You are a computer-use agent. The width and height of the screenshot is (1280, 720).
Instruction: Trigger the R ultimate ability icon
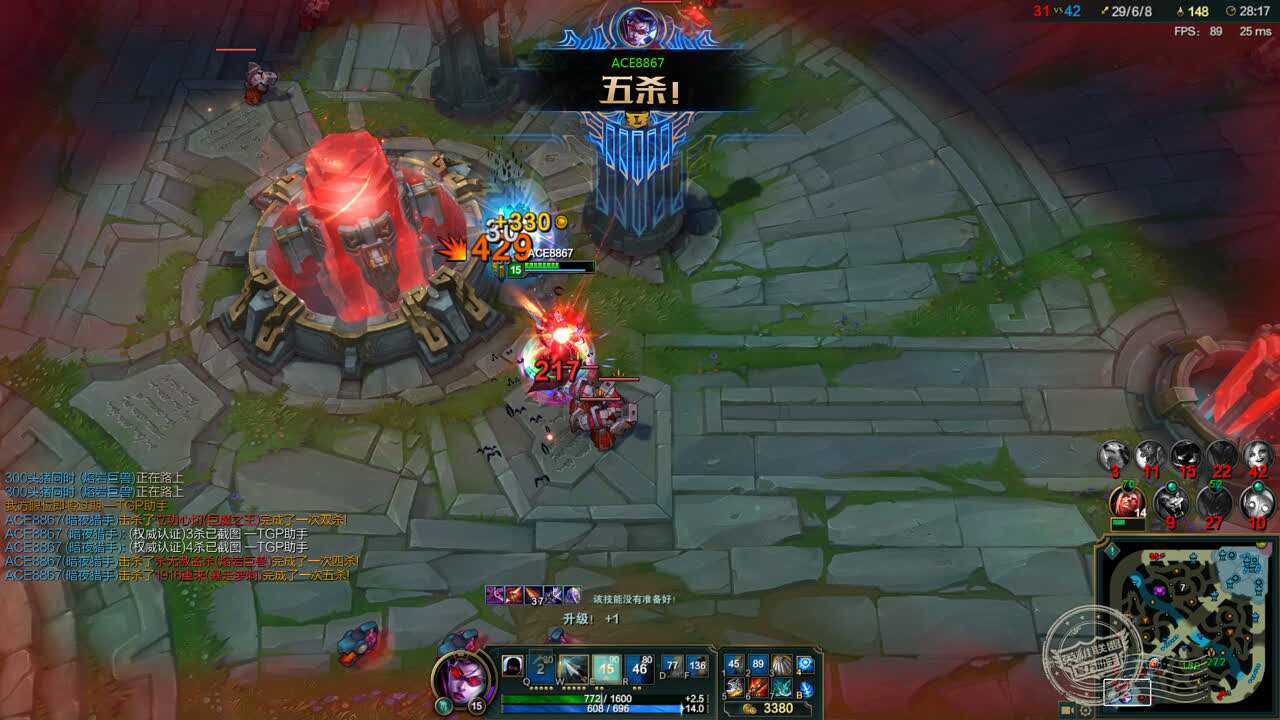coord(639,669)
